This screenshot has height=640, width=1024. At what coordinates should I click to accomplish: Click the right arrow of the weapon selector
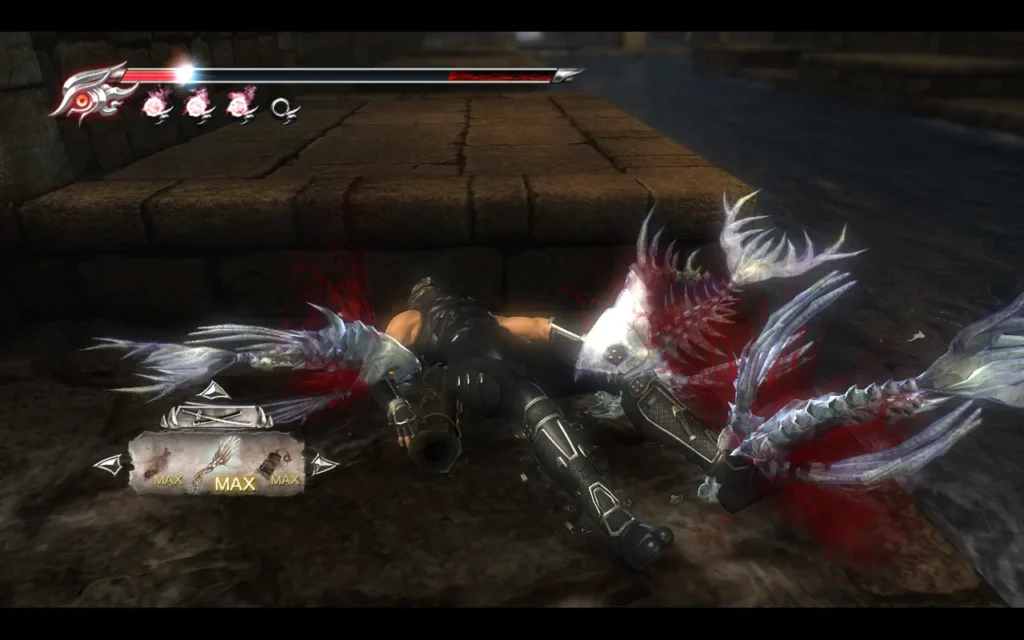click(322, 464)
